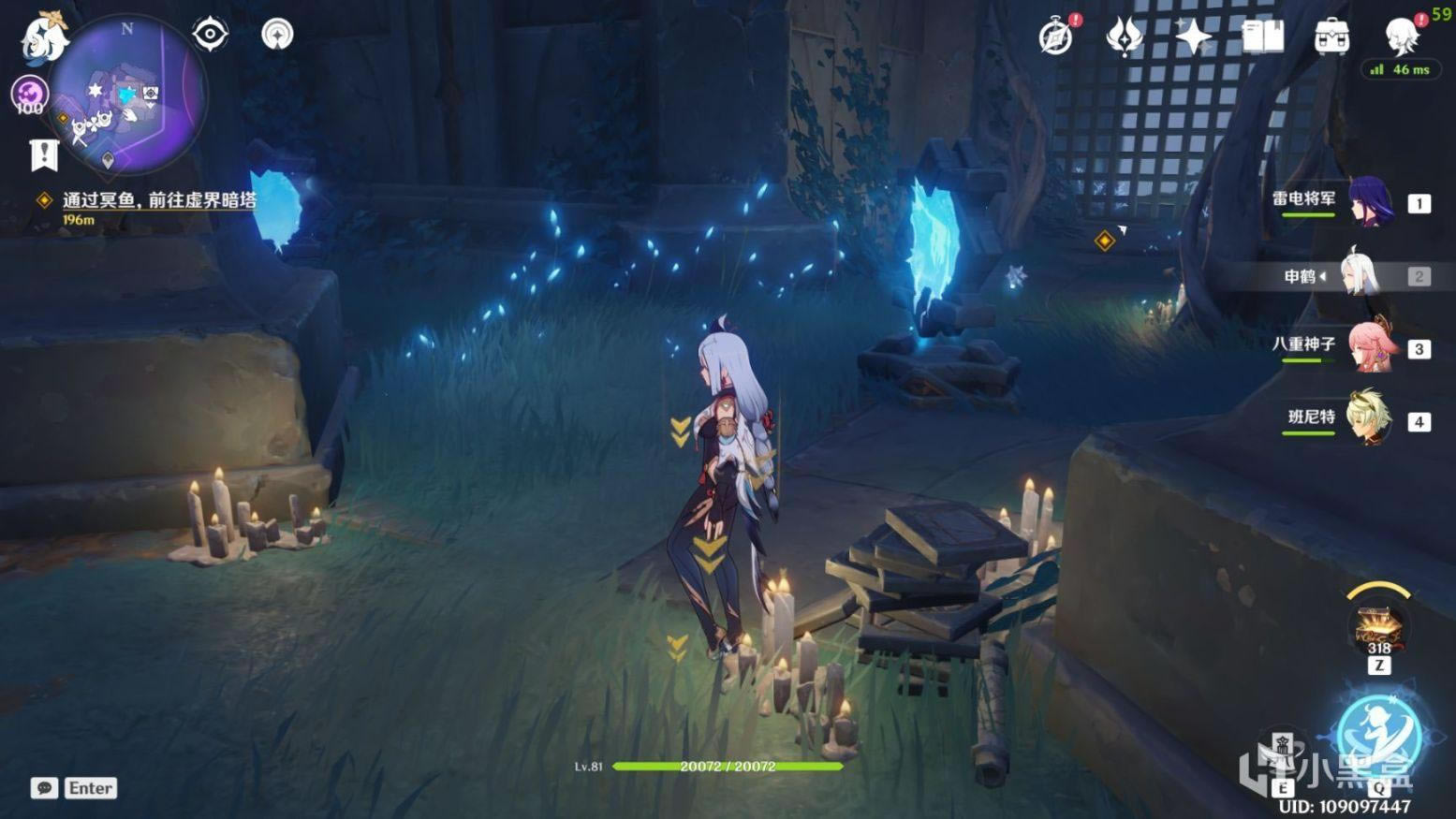
Task: Toggle the eye-shaped elemental sight icon
Action: tap(210, 35)
